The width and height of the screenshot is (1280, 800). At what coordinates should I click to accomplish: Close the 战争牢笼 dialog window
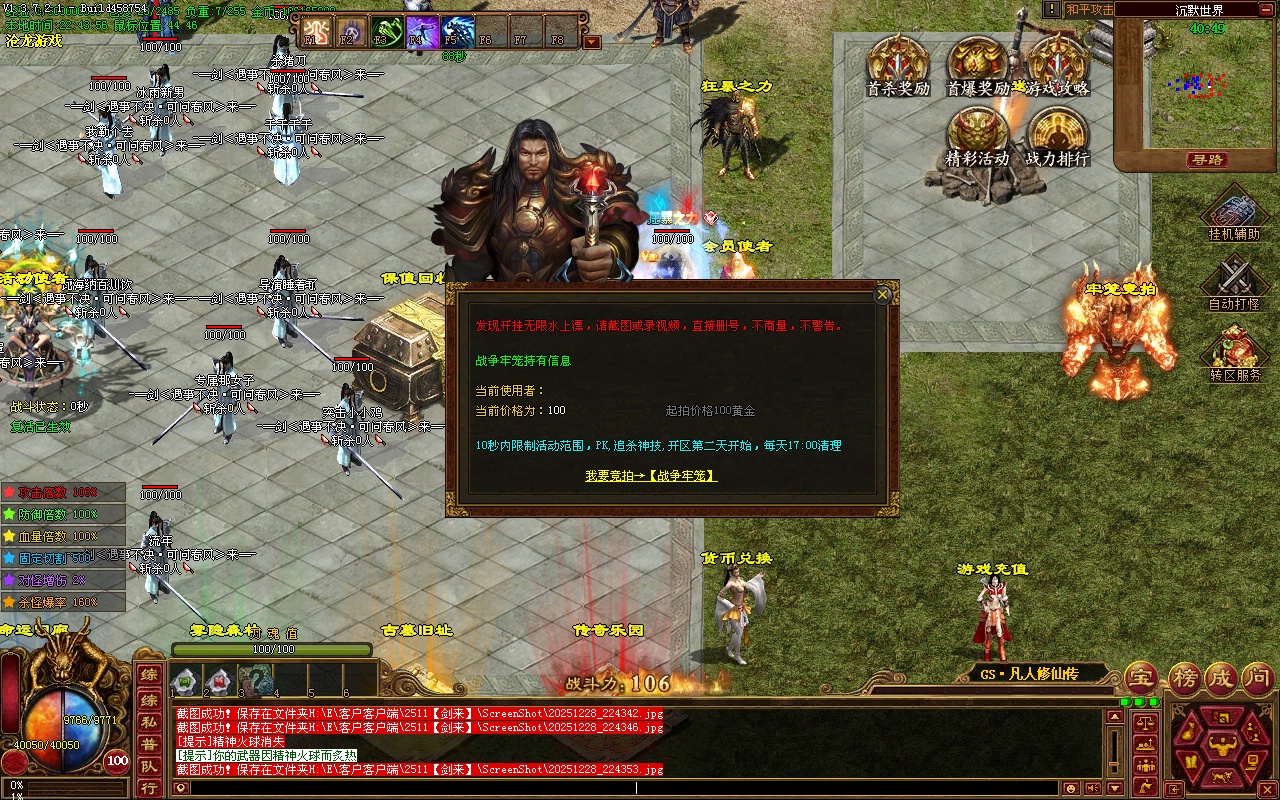[x=882, y=295]
